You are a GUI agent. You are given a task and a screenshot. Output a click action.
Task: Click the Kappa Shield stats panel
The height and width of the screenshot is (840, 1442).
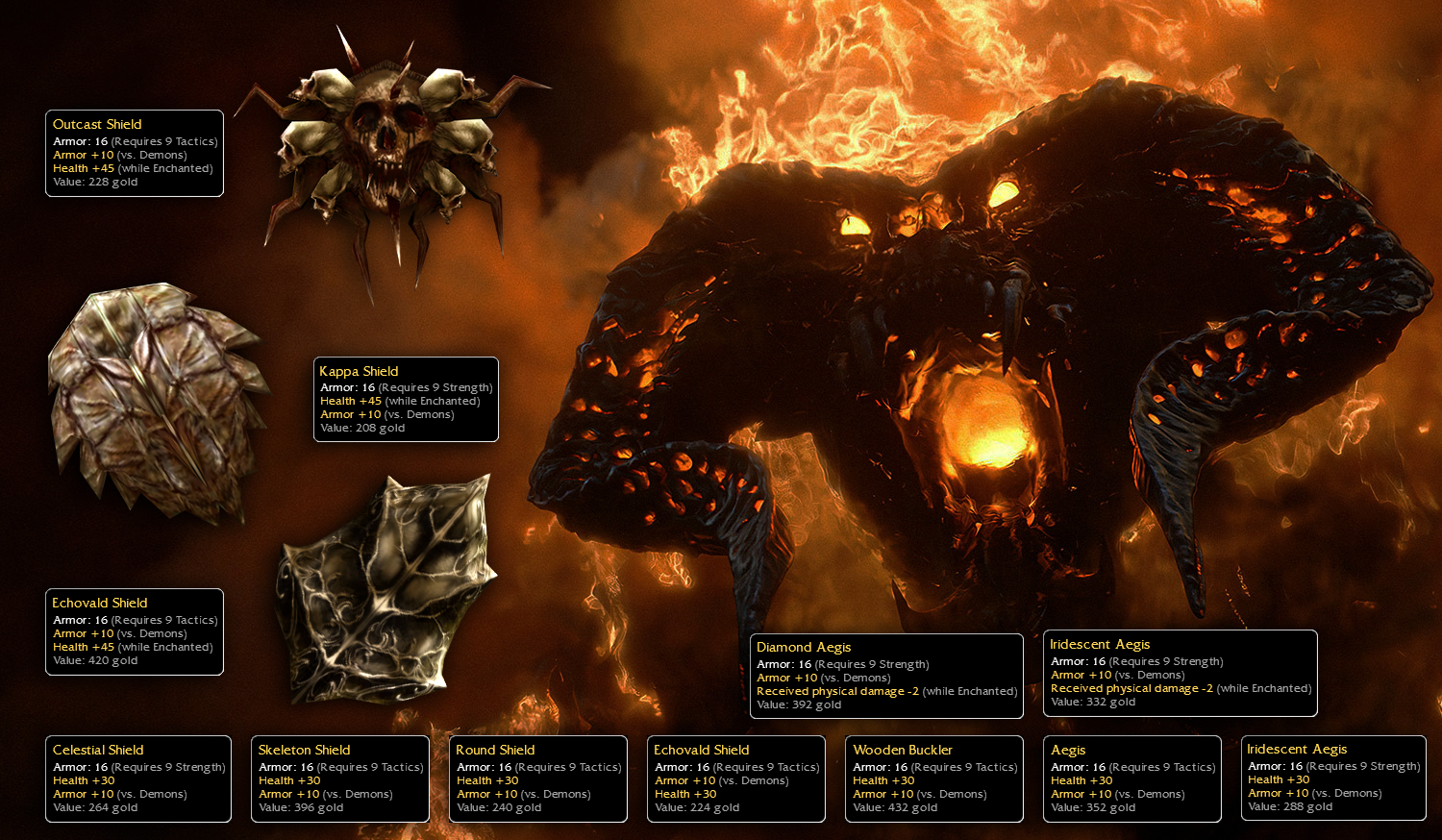(406, 400)
